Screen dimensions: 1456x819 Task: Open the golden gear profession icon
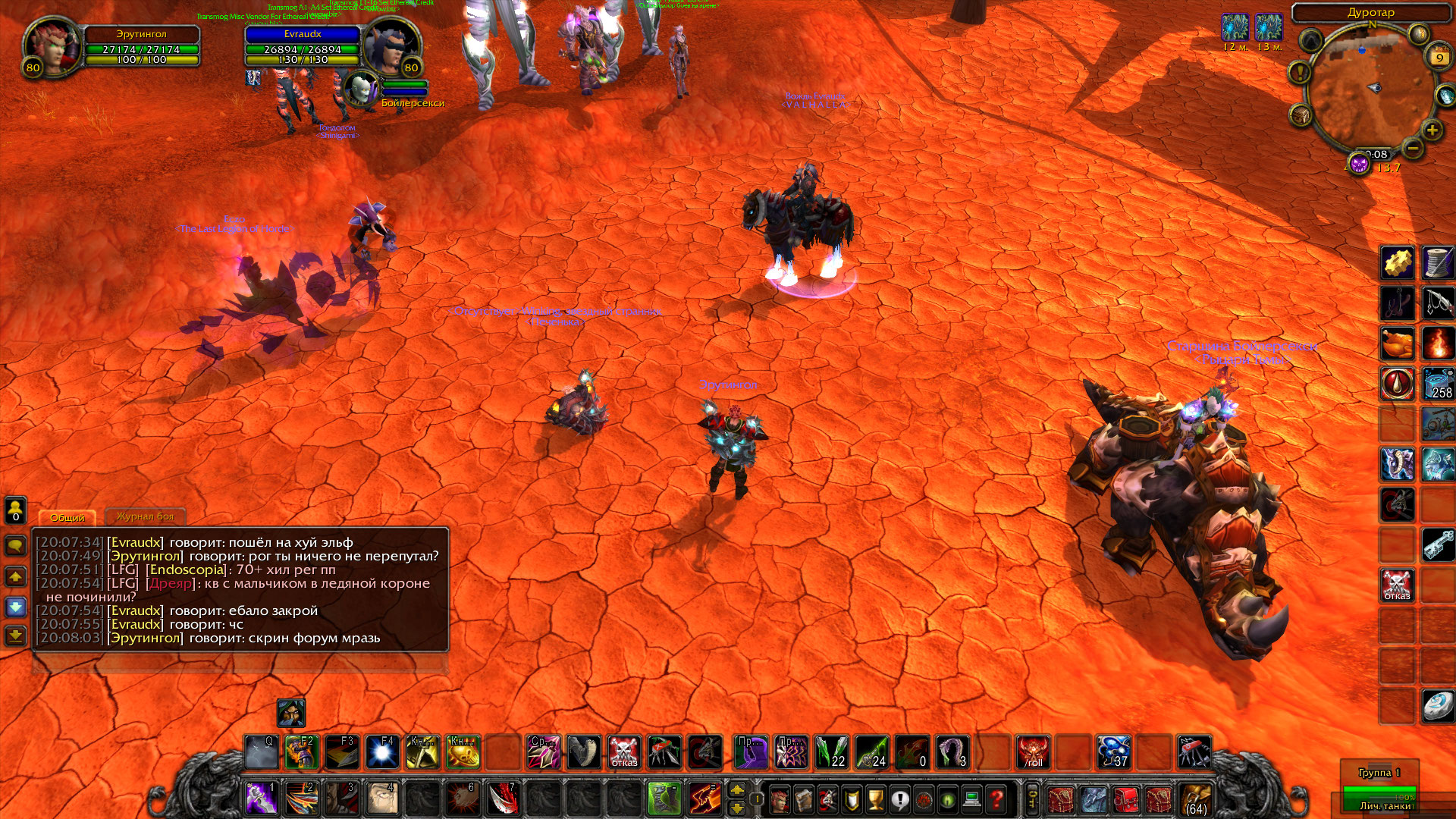coord(1397,263)
